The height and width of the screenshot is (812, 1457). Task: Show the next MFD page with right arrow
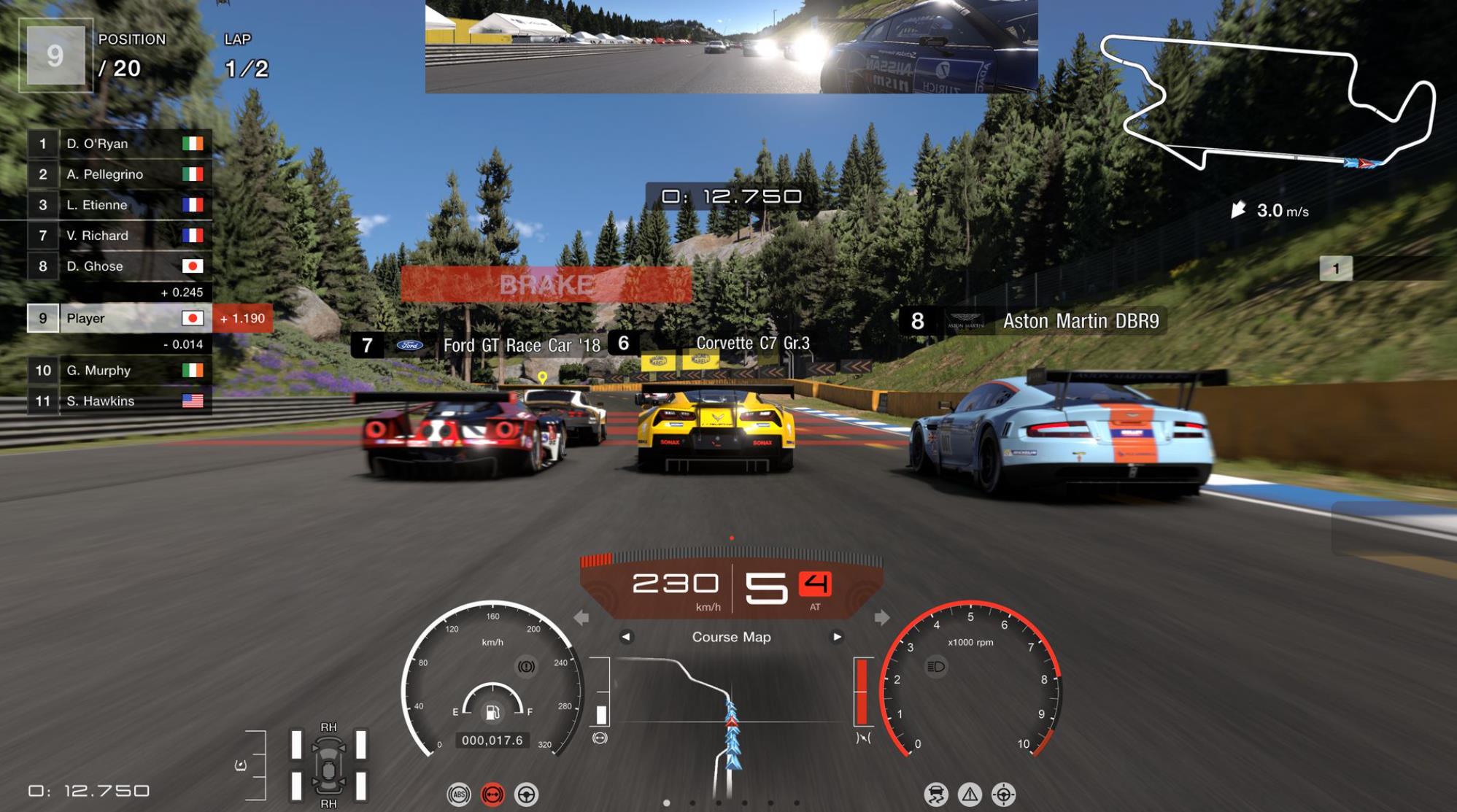tap(837, 637)
